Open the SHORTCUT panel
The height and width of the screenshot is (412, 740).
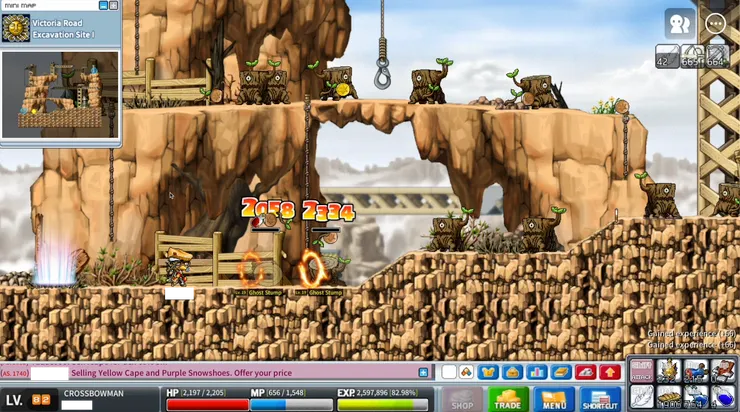600,399
